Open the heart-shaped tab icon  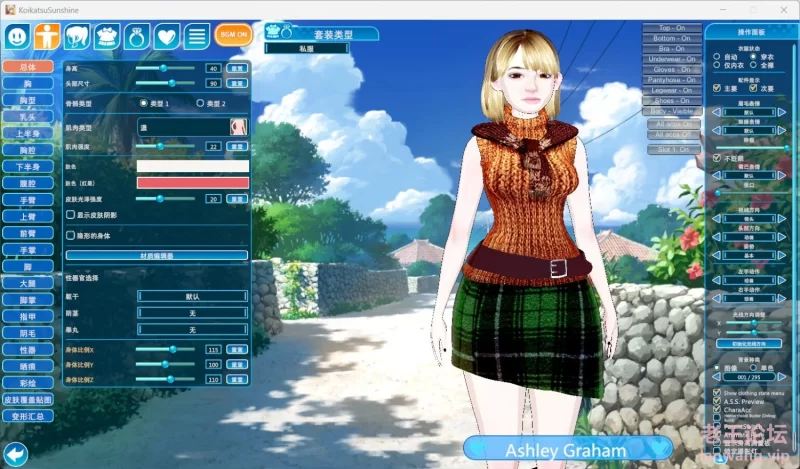tap(167, 36)
